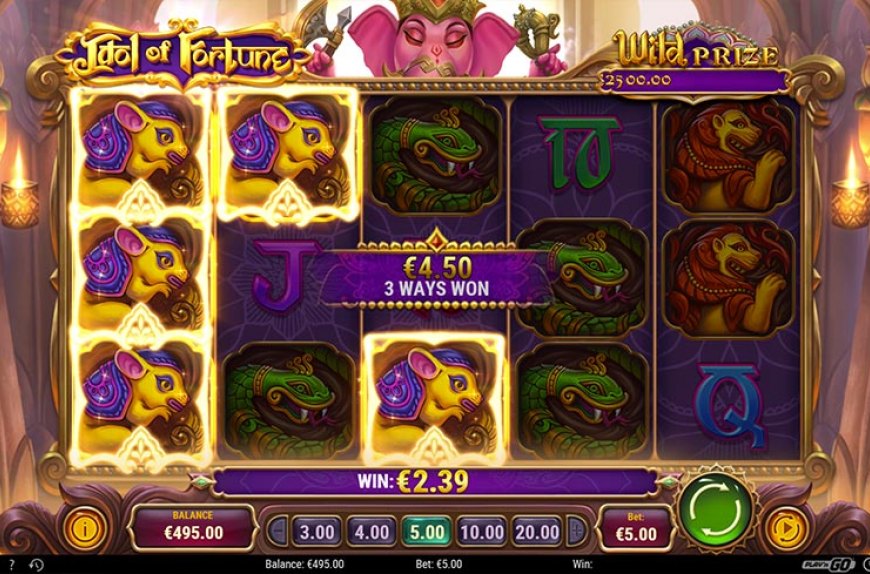Choose the 4.00 bet value
Viewport: 870px width, 574px height.
(372, 531)
